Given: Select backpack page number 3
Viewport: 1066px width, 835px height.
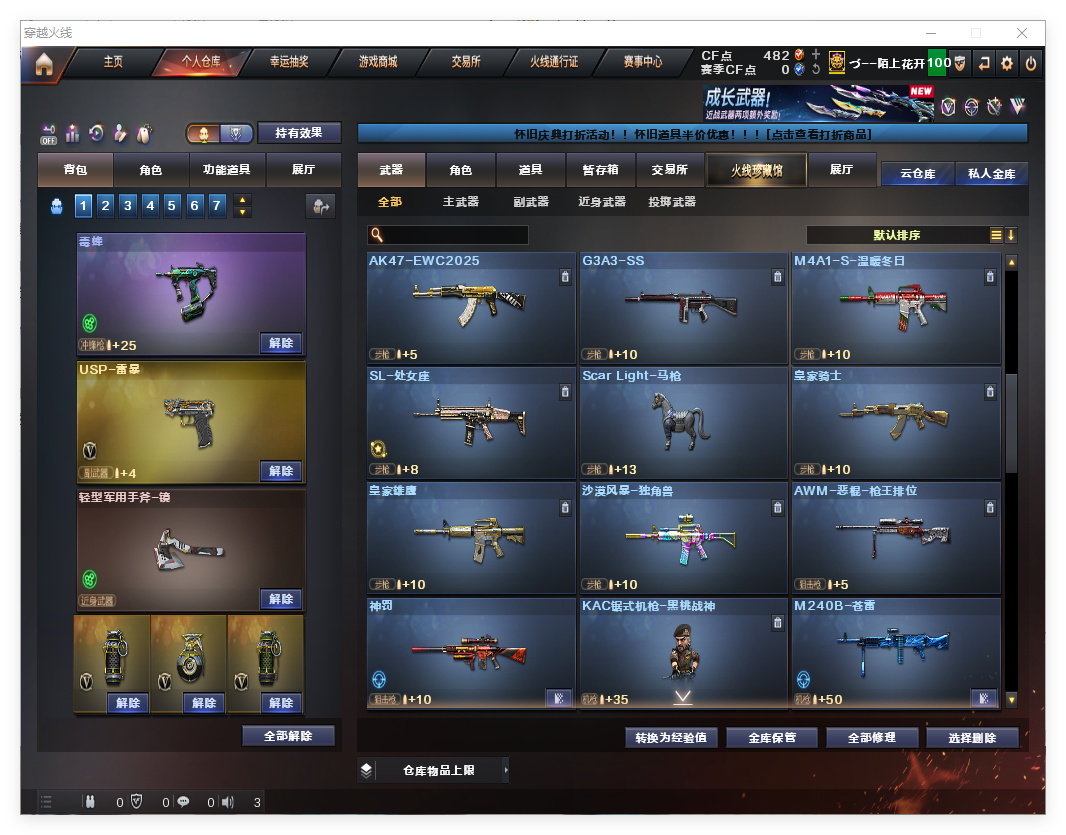Looking at the screenshot, I should (128, 206).
